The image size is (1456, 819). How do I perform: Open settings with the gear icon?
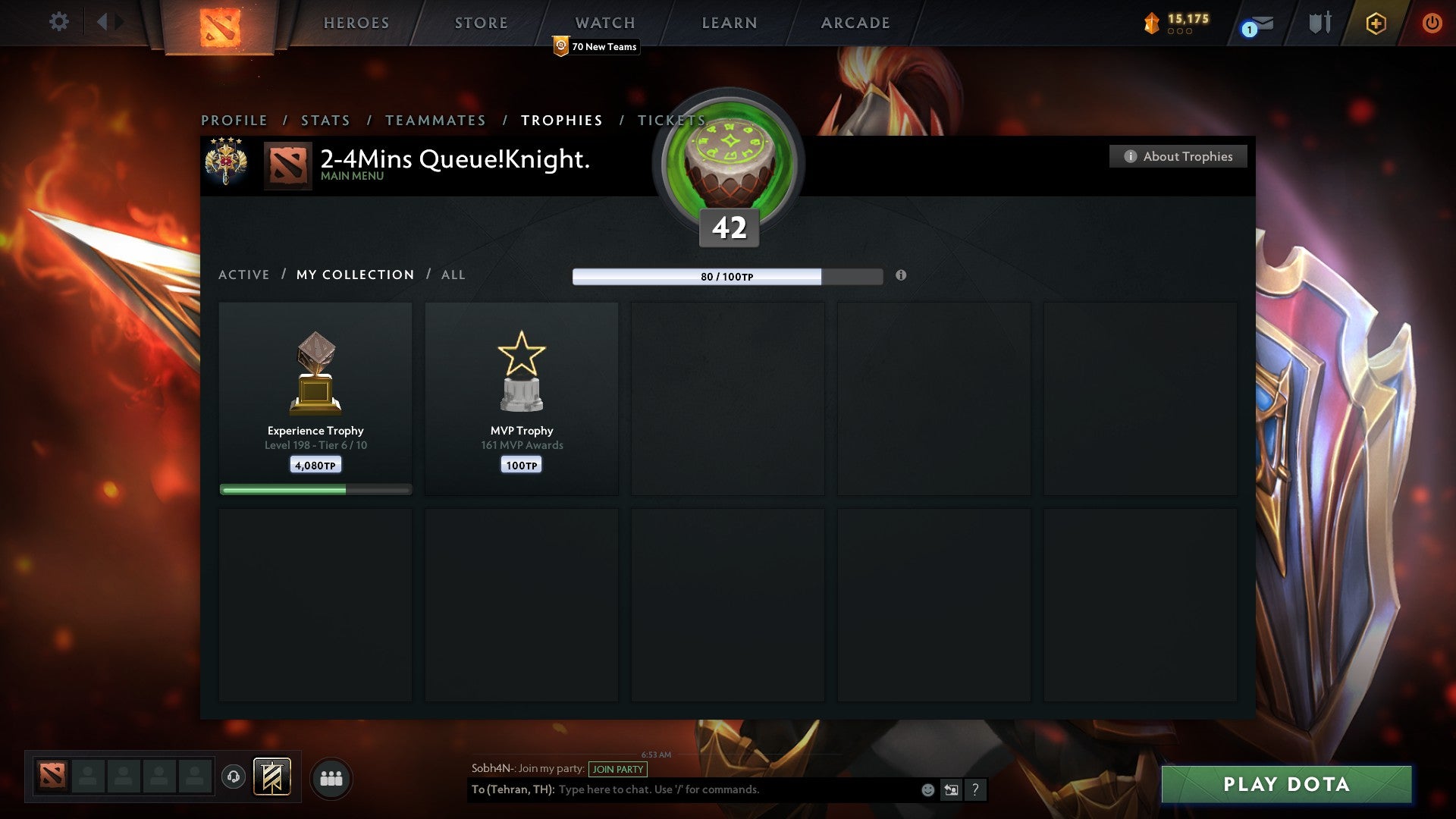58,22
